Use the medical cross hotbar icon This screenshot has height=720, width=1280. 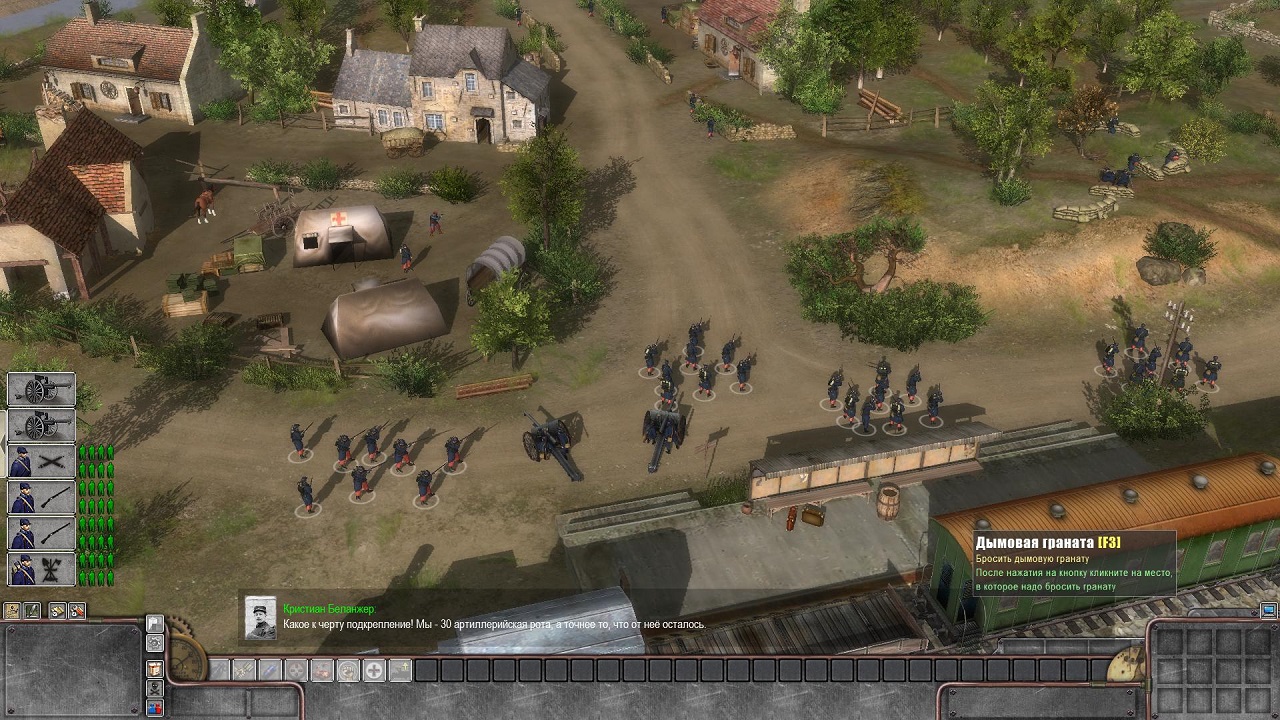[374, 670]
